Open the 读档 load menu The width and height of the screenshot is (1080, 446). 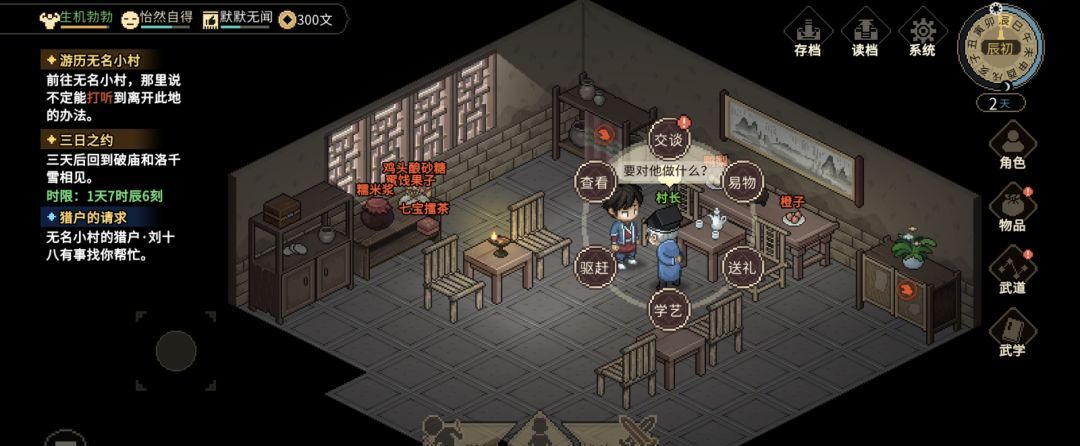[x=864, y=35]
